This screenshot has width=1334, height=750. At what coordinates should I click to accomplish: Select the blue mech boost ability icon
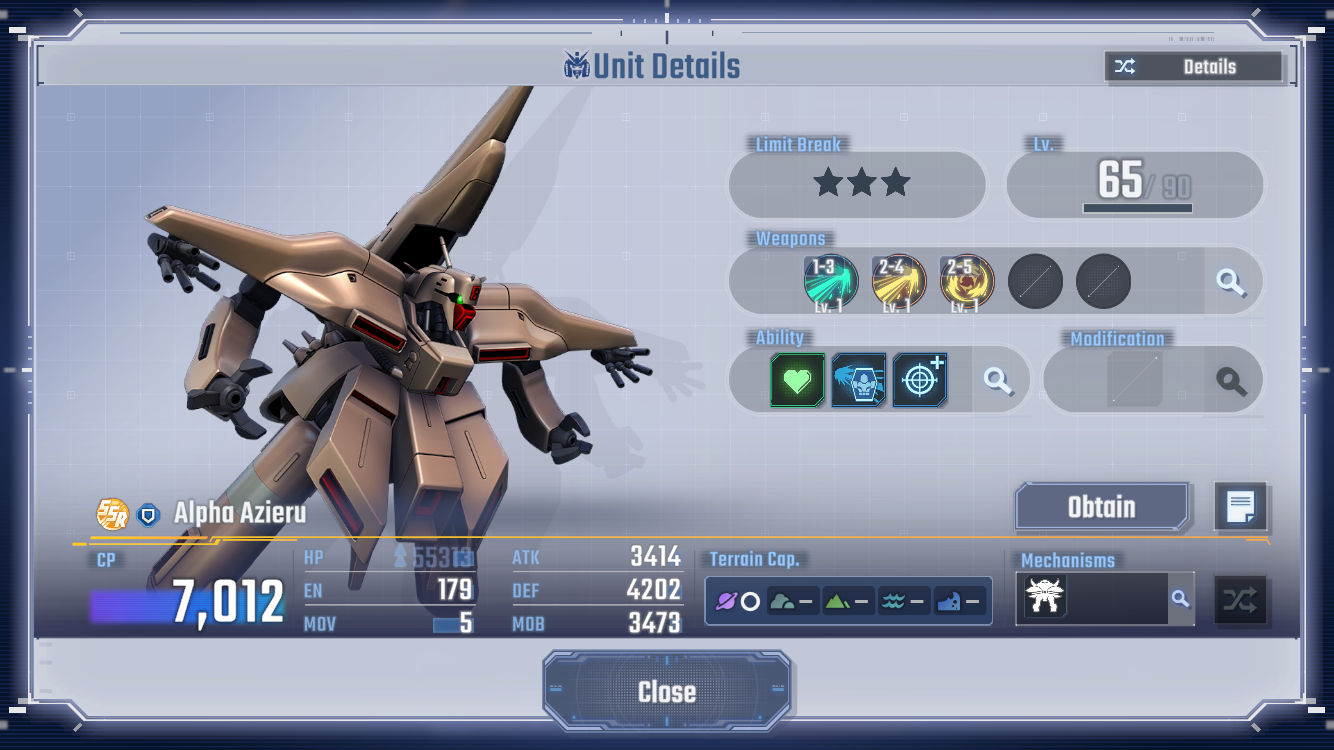(x=858, y=380)
